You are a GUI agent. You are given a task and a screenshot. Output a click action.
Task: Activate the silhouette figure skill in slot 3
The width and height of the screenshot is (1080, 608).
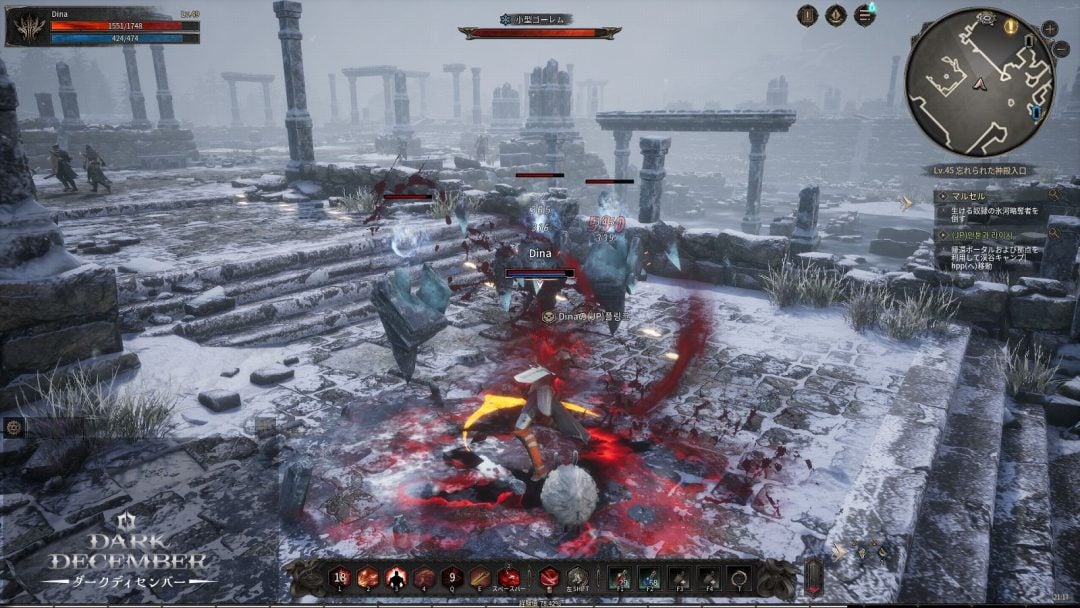[397, 578]
